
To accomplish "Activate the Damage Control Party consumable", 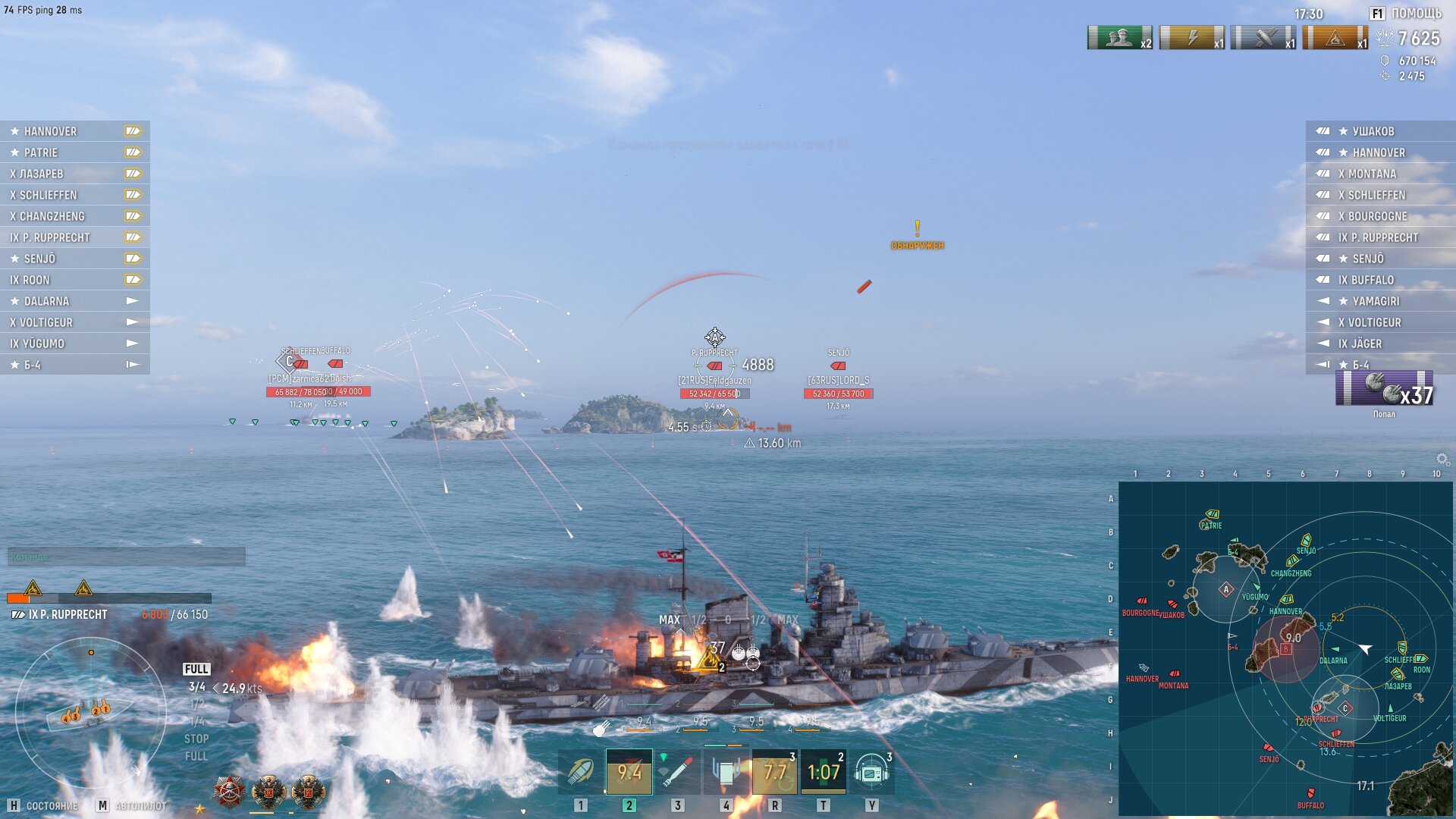I will coord(726,772).
